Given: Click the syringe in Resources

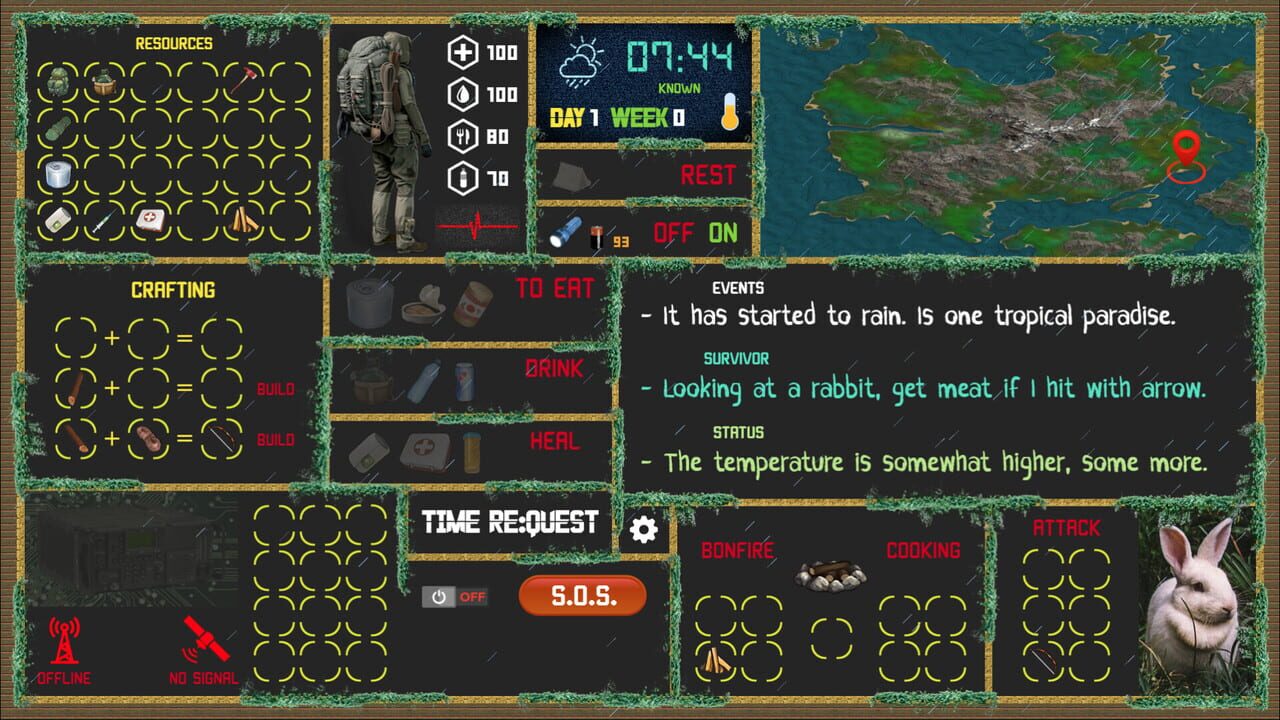Looking at the screenshot, I should pos(102,221).
